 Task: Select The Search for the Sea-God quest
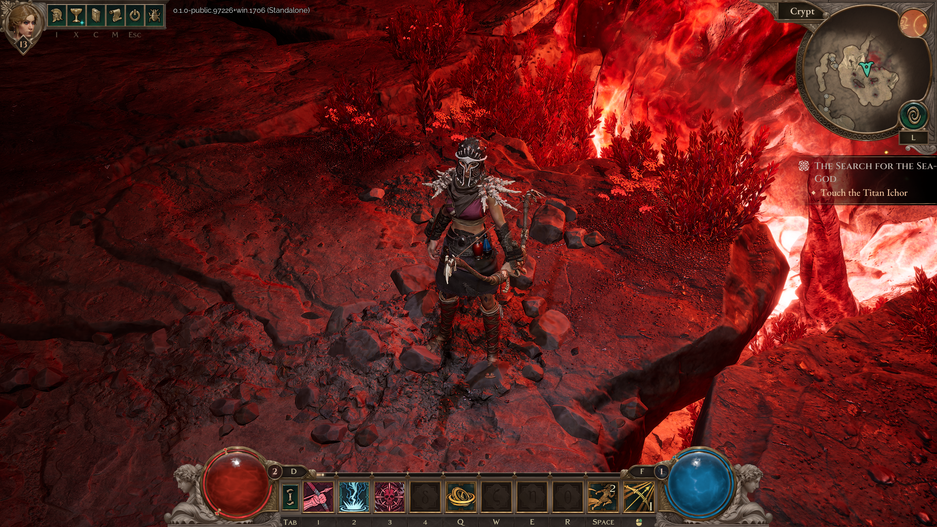(872, 172)
